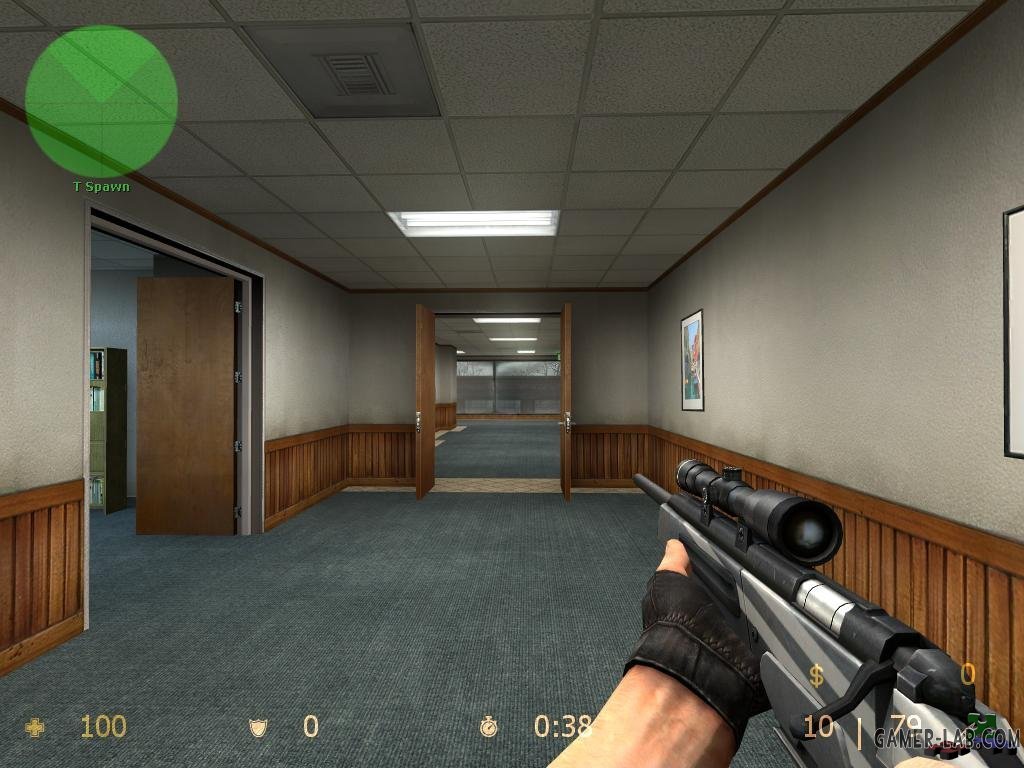
Task: Click the dollar sign money icon
Action: [x=817, y=676]
